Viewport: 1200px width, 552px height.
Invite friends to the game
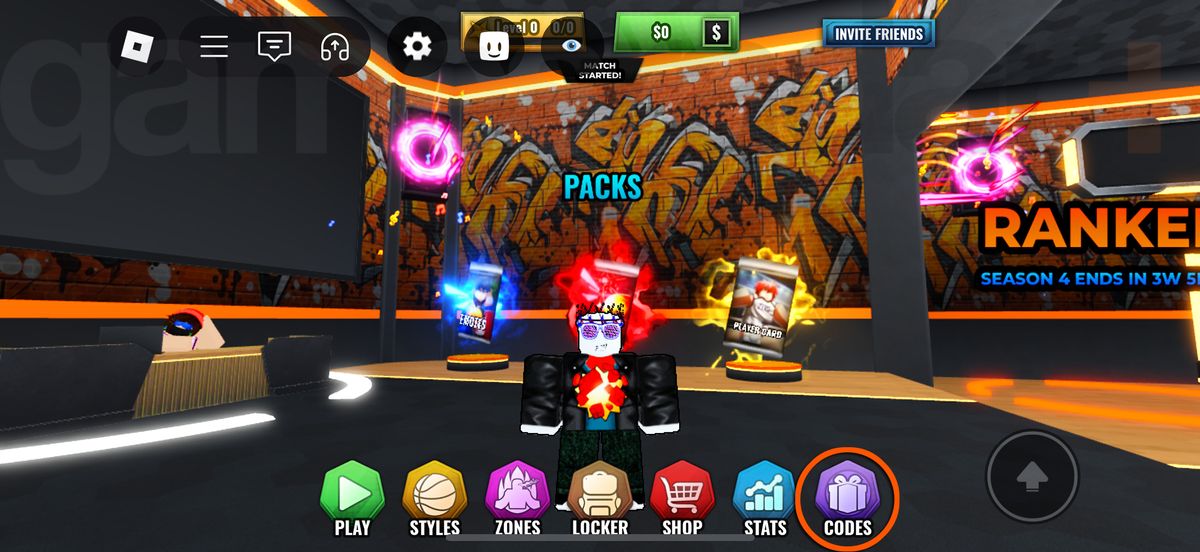878,34
